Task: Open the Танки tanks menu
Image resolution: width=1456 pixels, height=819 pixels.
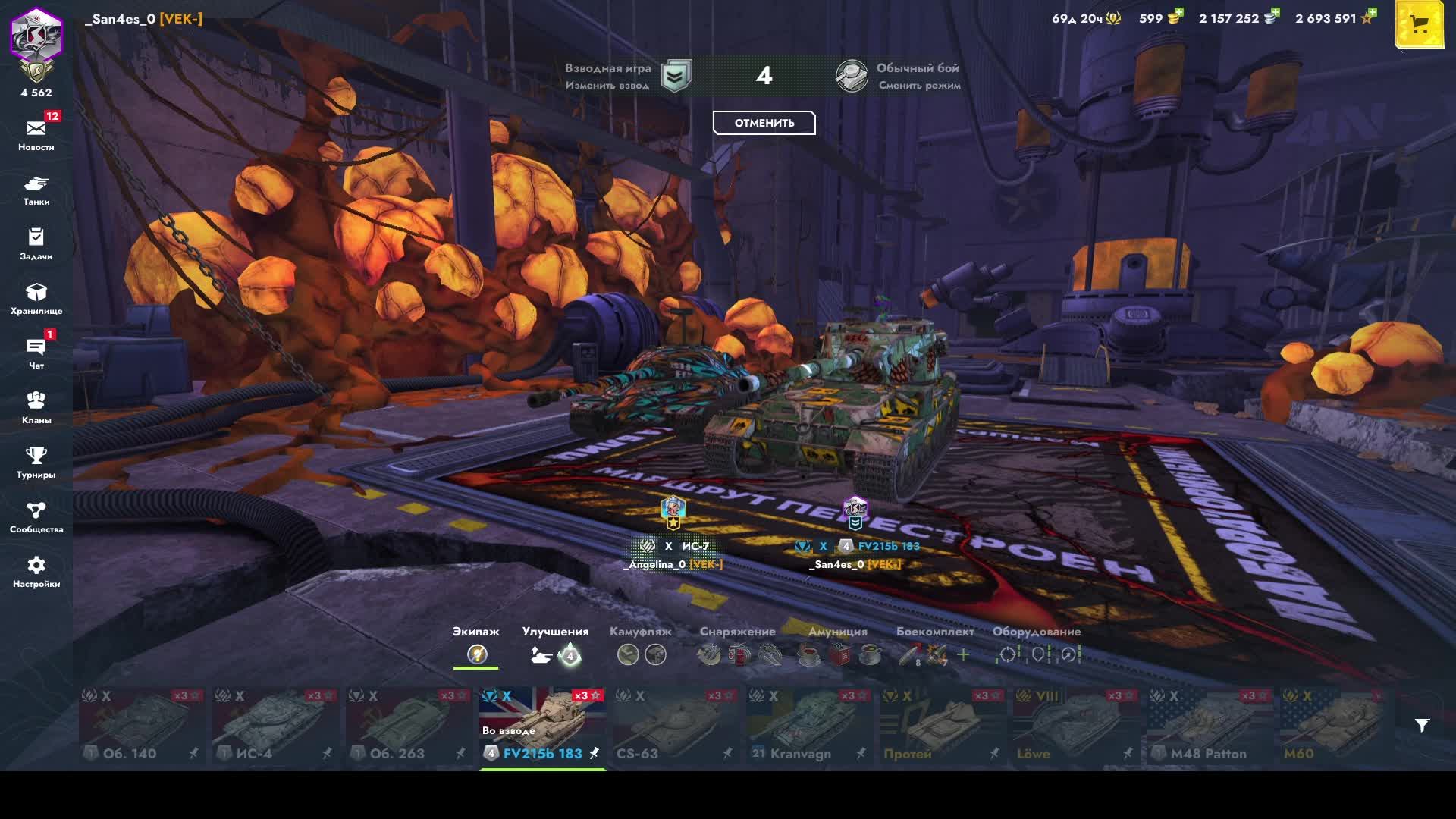Action: coord(36,190)
